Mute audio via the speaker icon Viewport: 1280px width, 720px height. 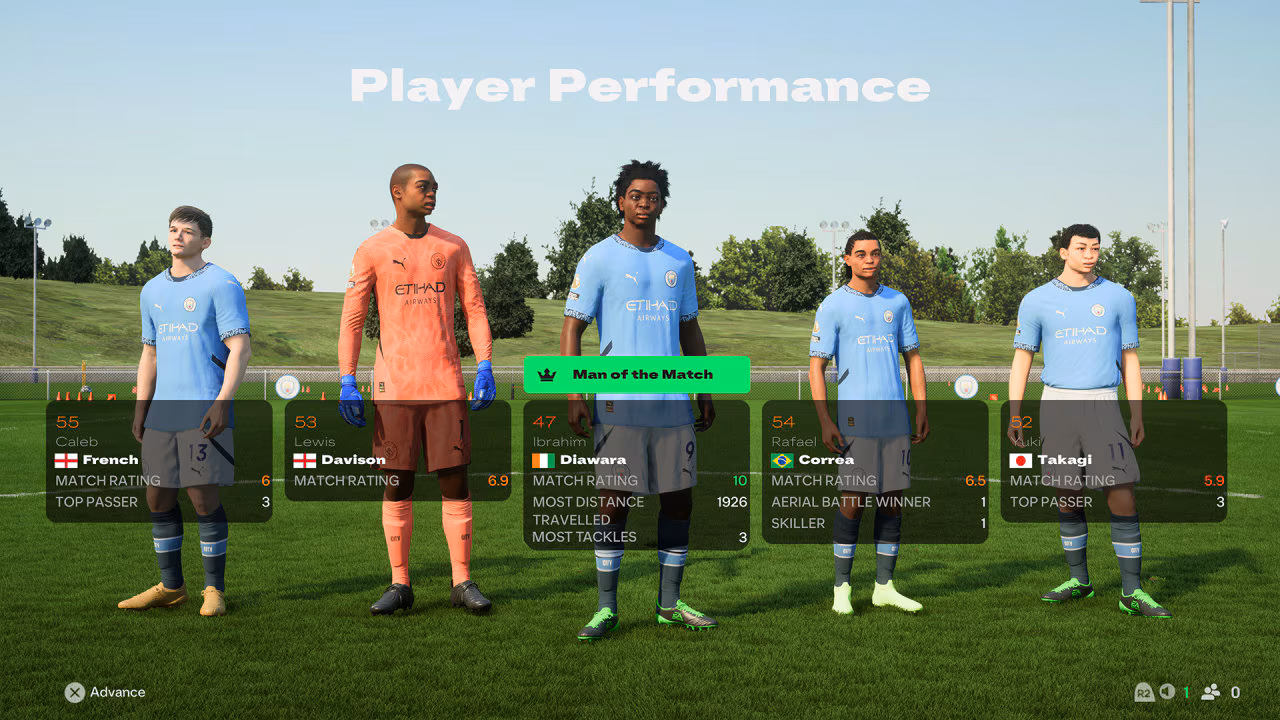(x=1165, y=691)
